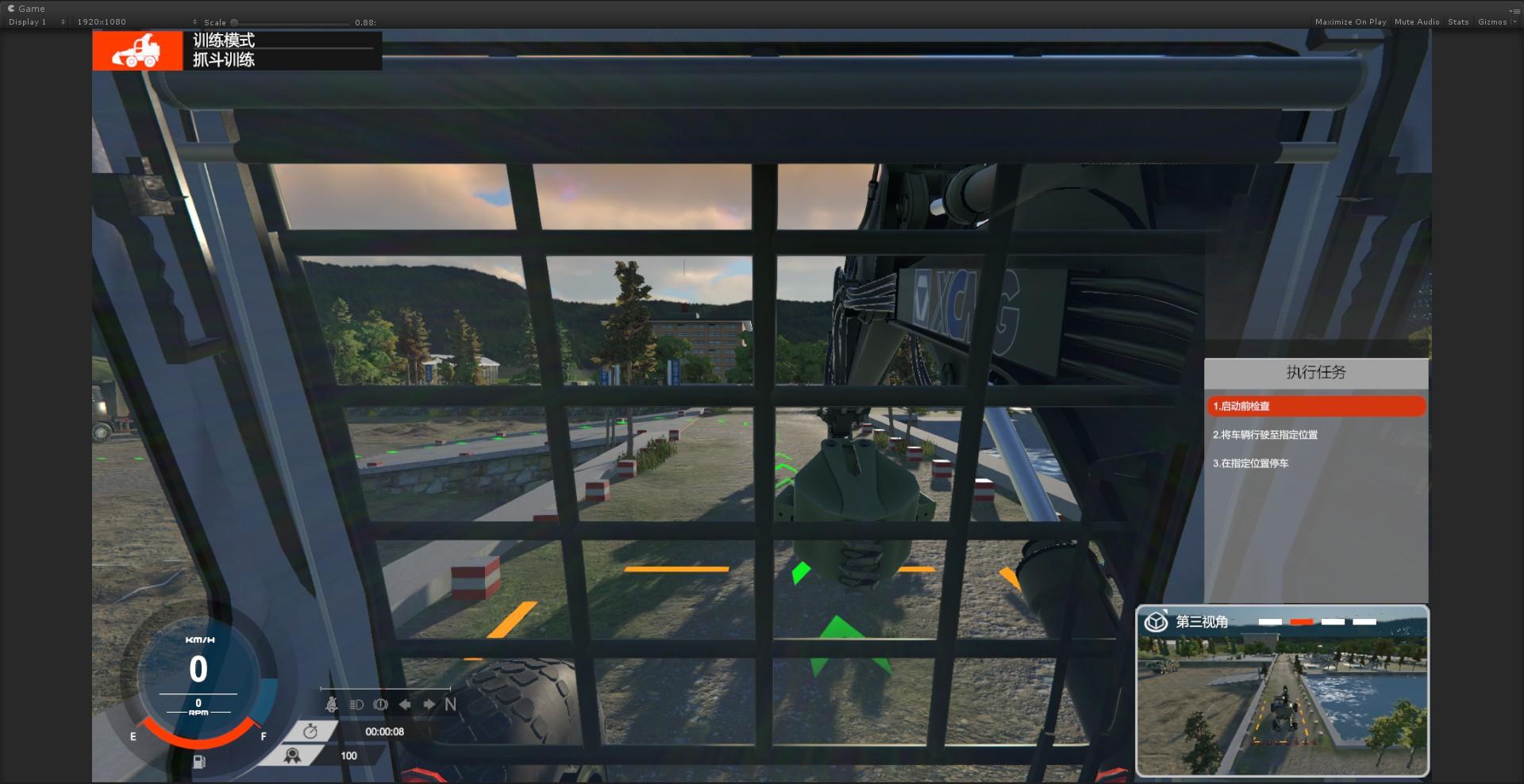
Task: Select task 1.启动前检查 in the task list
Action: click(x=1315, y=406)
